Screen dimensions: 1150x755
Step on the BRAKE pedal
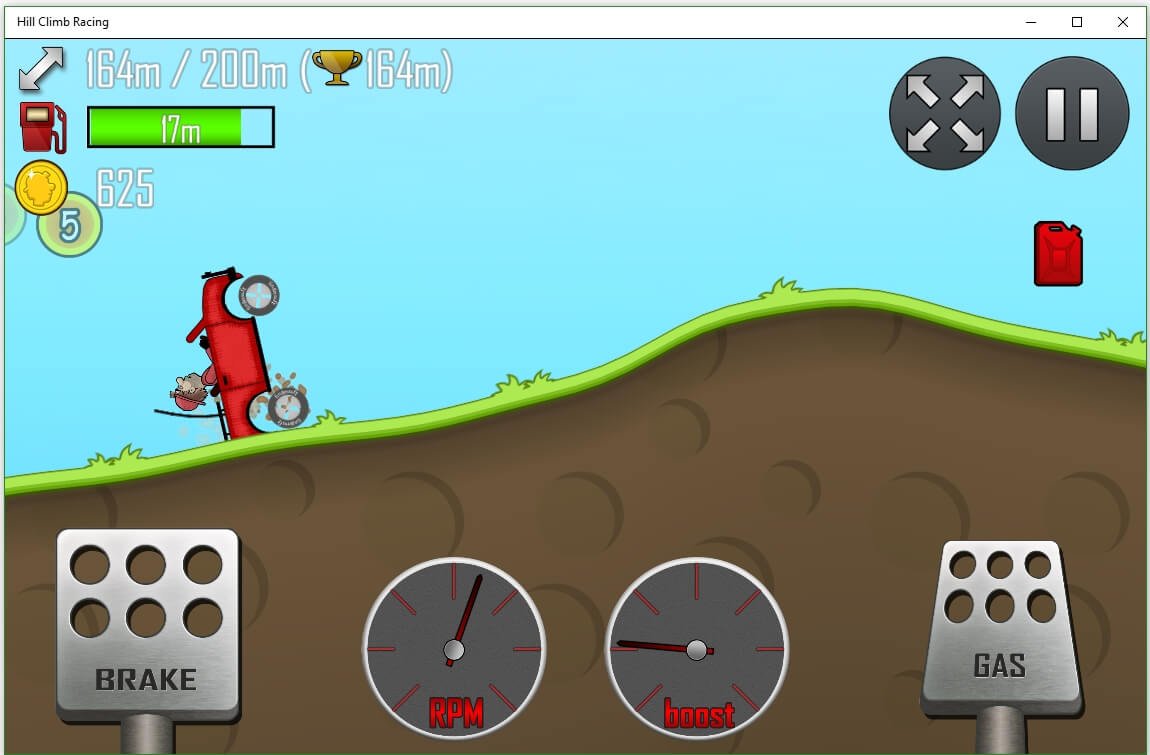pyautogui.click(x=147, y=625)
